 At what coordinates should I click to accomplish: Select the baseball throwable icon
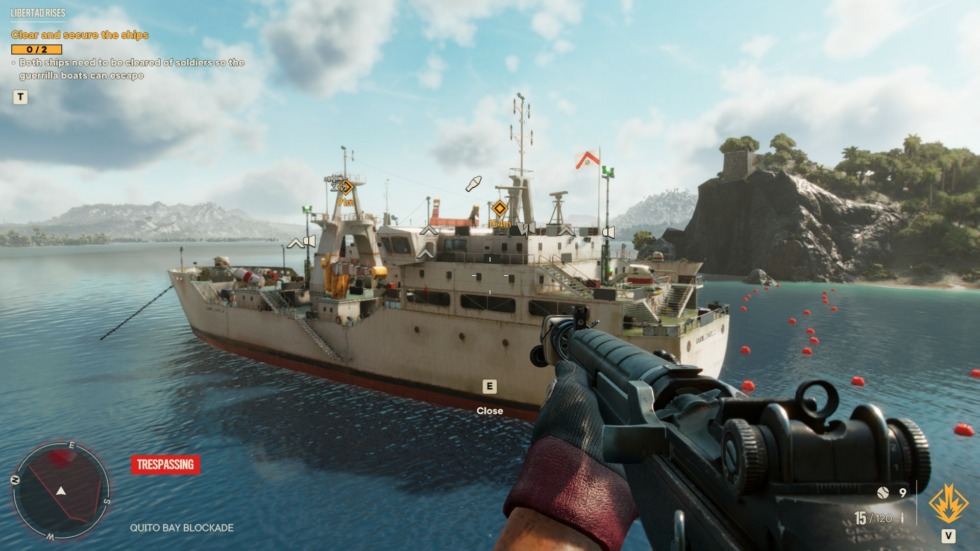(x=883, y=492)
